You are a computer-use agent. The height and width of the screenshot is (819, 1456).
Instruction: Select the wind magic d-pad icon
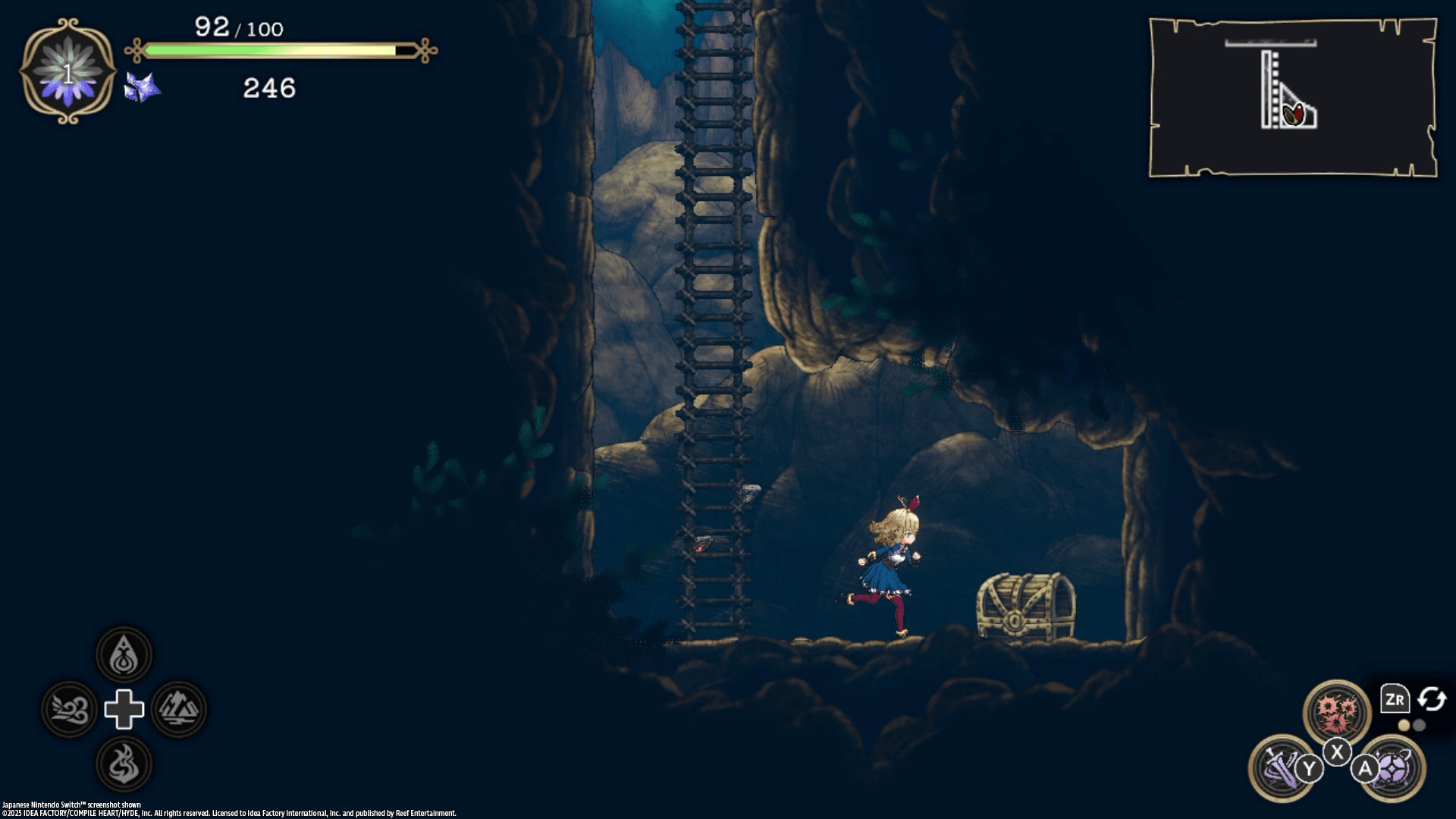click(70, 711)
